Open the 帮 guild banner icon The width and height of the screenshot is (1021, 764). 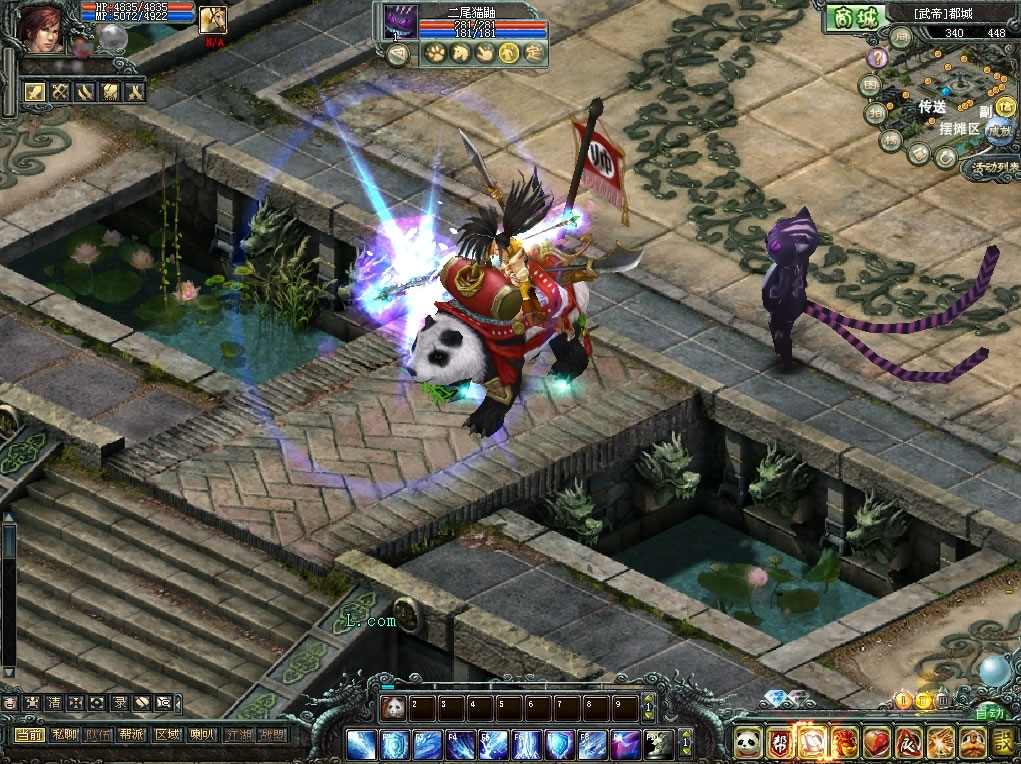click(780, 743)
